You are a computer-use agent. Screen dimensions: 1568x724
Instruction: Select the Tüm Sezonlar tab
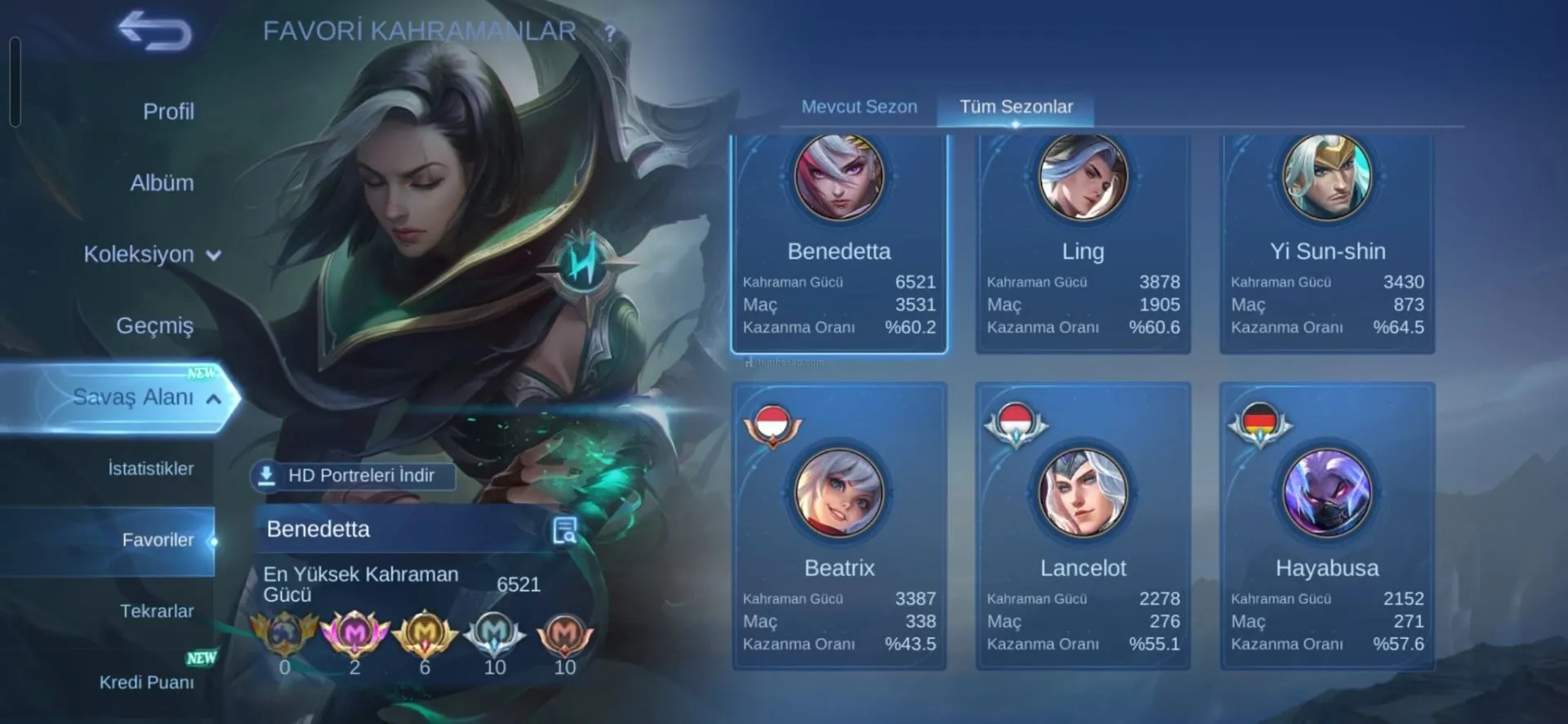click(1016, 107)
